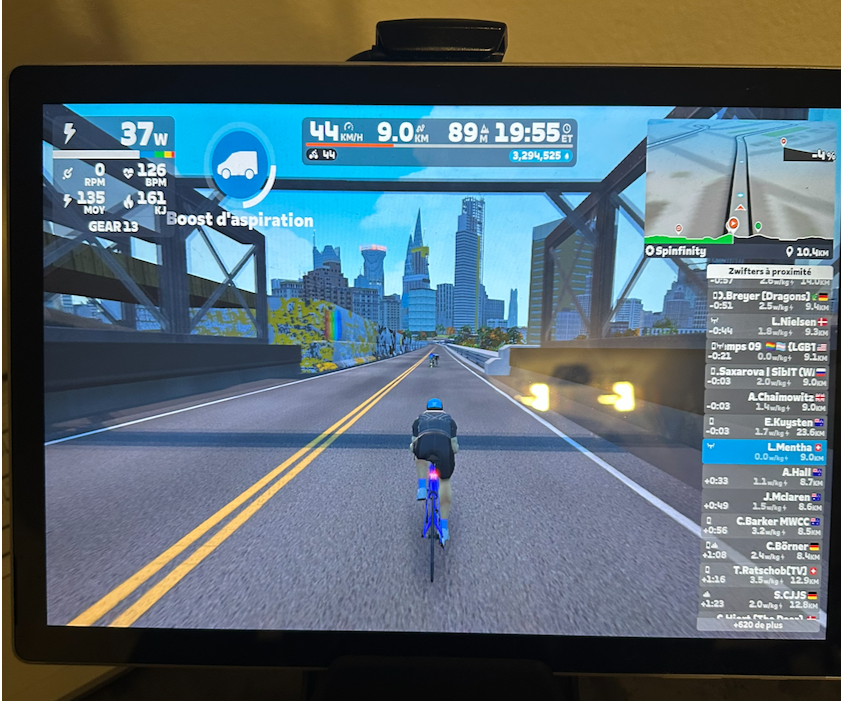This screenshot has height=701, width=841.
Task: Open the minimap route view
Action: click(x=740, y=180)
